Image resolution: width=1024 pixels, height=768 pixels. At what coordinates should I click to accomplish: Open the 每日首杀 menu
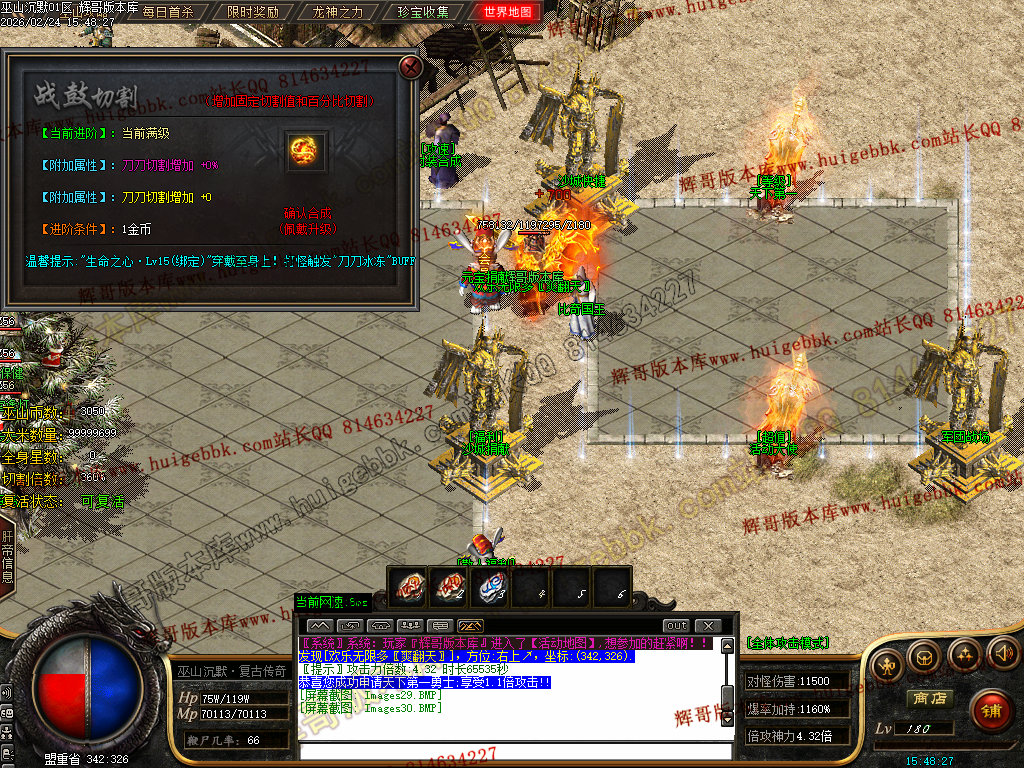(x=168, y=13)
